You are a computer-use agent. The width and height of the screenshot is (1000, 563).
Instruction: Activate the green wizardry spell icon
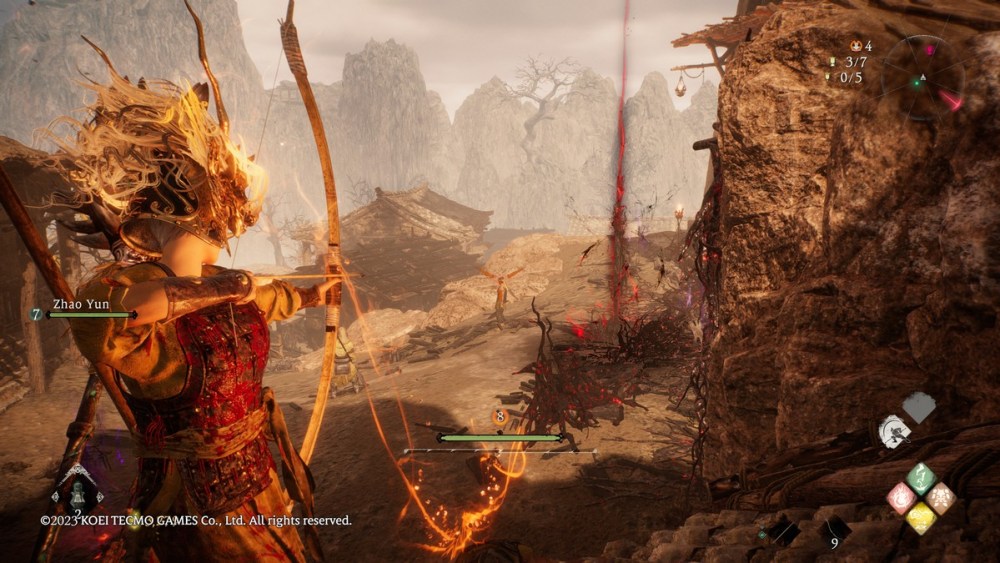point(921,477)
